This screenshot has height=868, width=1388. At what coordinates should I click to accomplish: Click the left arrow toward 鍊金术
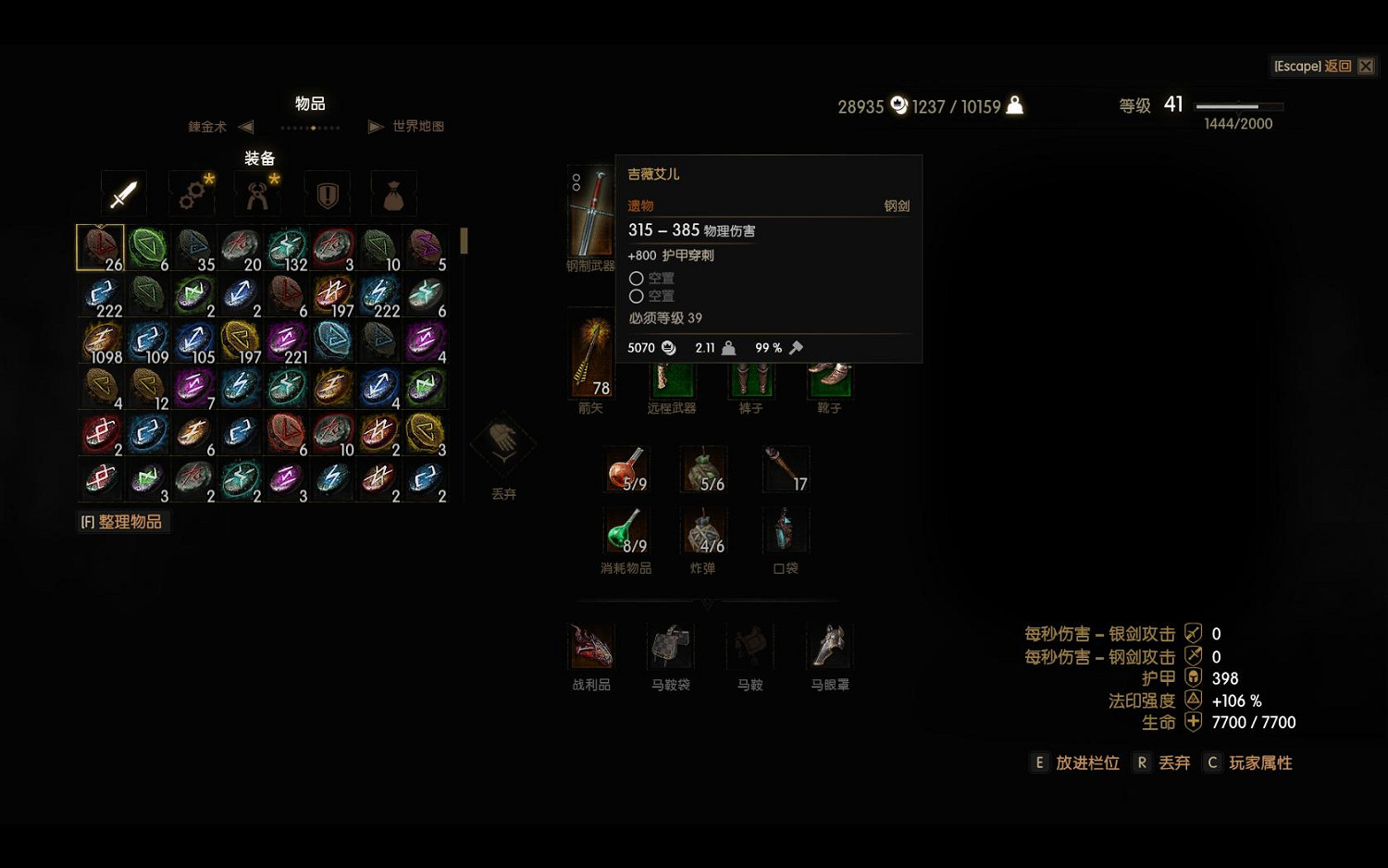tap(244, 126)
